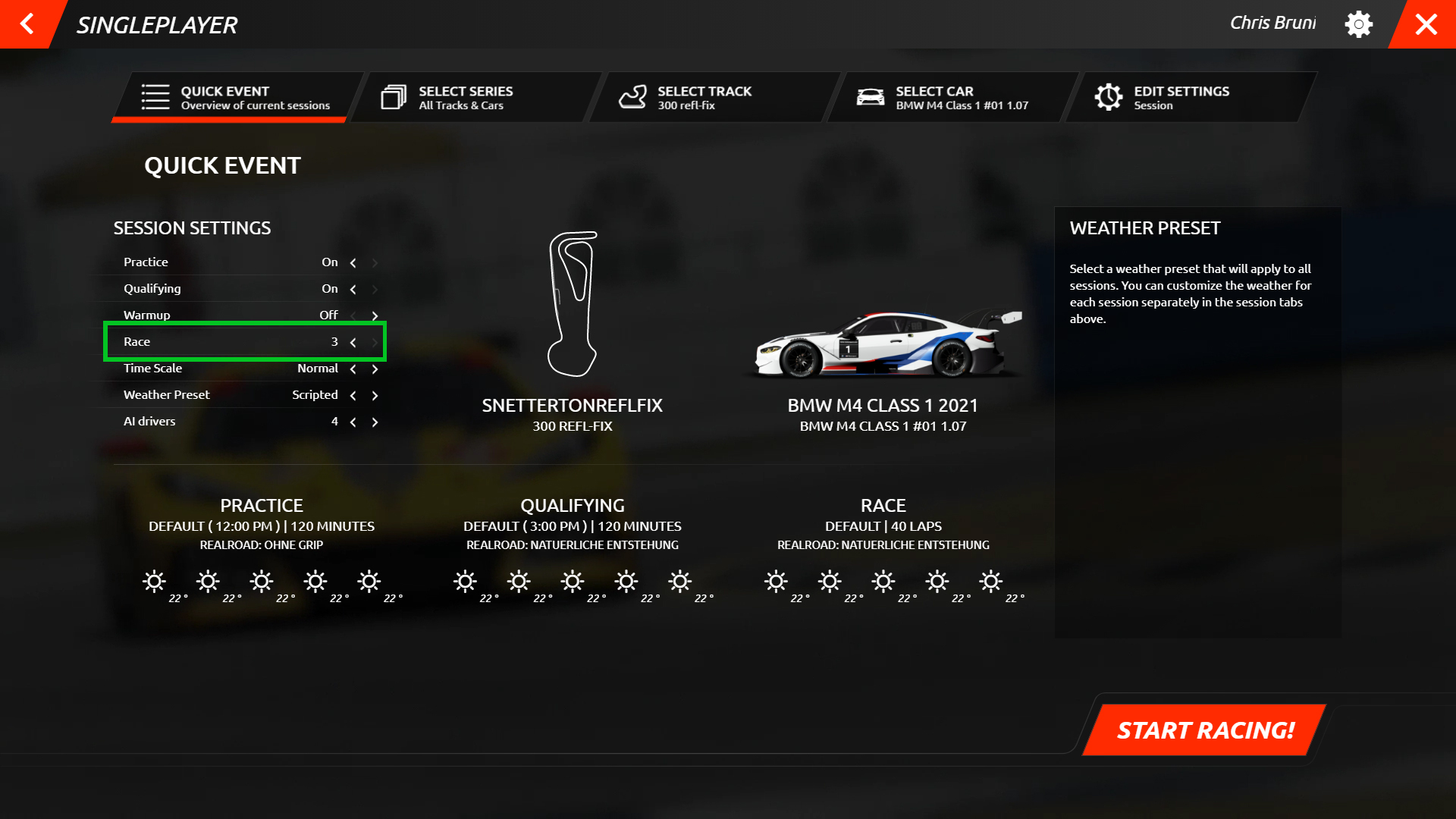Click the first sun weather icon under Practice
Screen dimensions: 1456x819
(x=154, y=581)
